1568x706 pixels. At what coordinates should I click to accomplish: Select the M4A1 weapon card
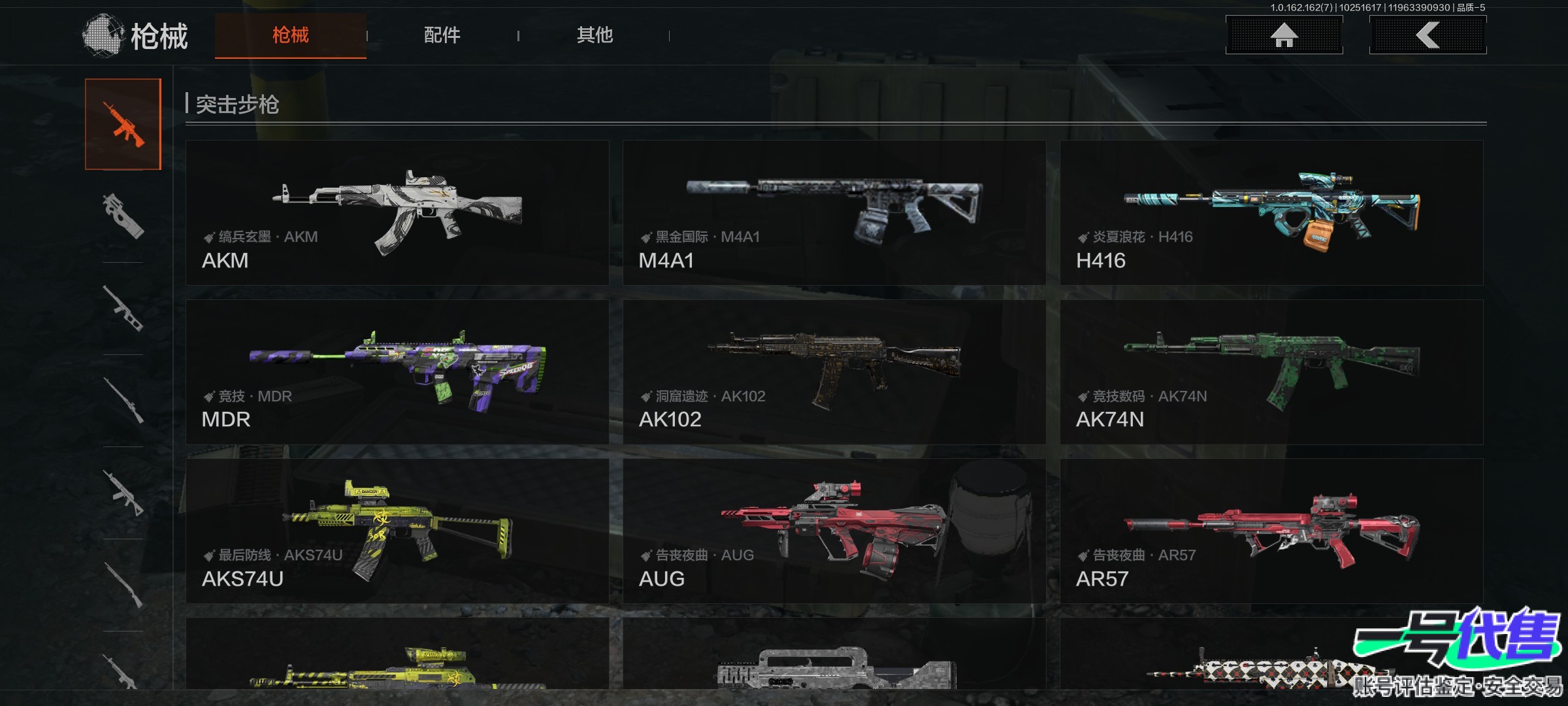(834, 212)
